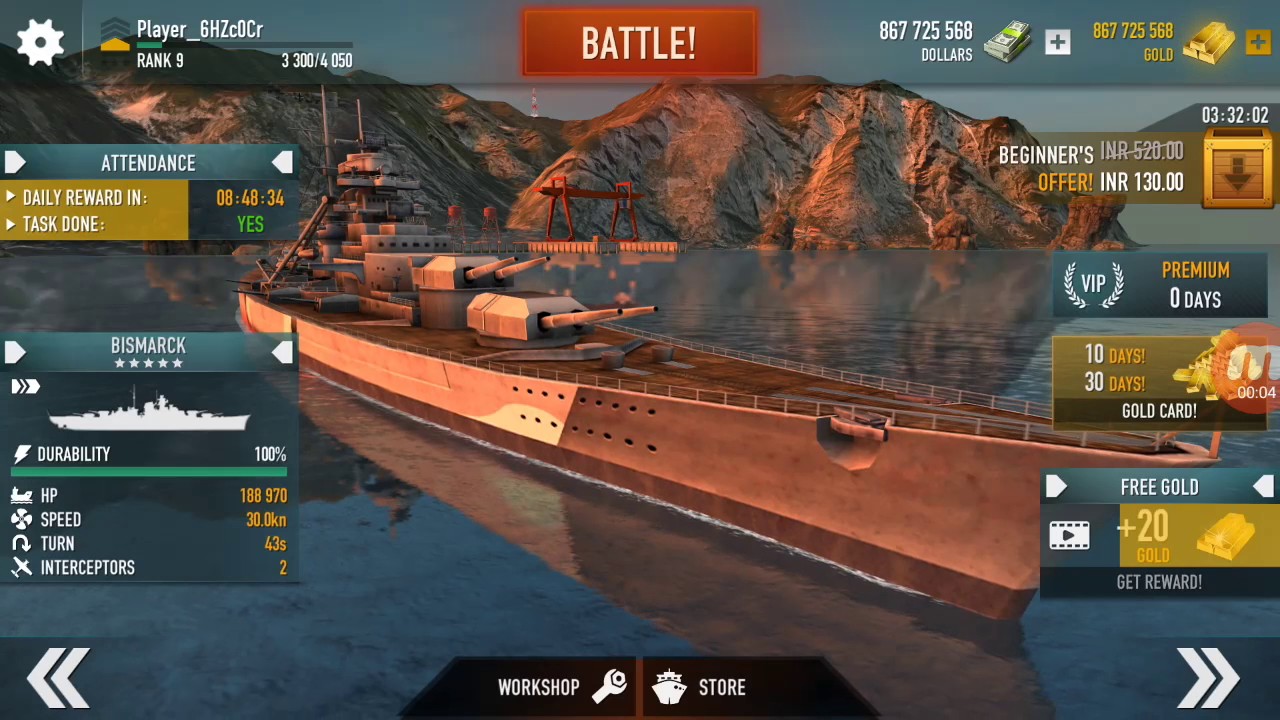Click the plus button next to dollars
Image resolution: width=1280 pixels, height=720 pixels.
(1057, 42)
